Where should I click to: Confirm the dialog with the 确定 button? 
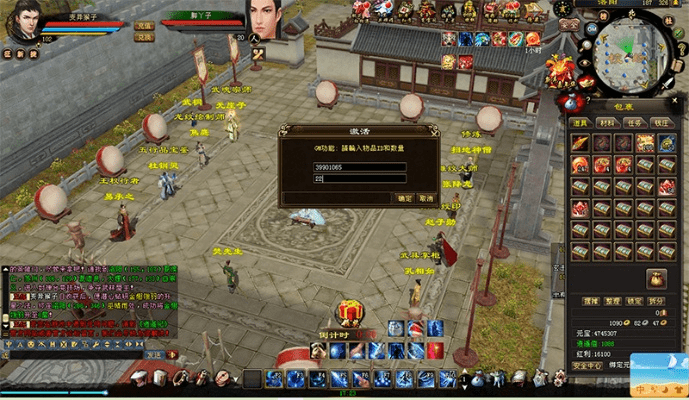click(404, 198)
